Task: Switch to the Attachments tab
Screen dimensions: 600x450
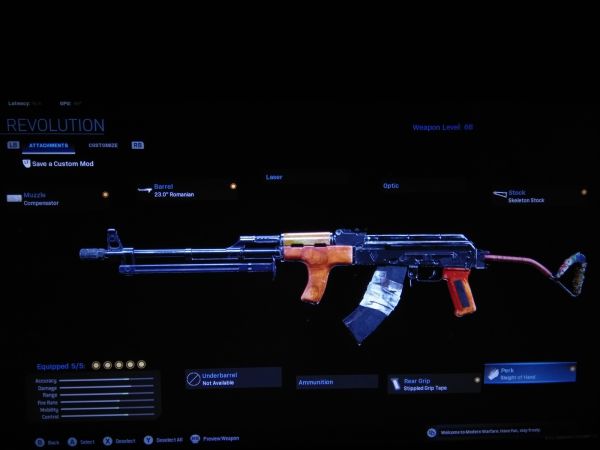Action: pyautogui.click(x=48, y=146)
